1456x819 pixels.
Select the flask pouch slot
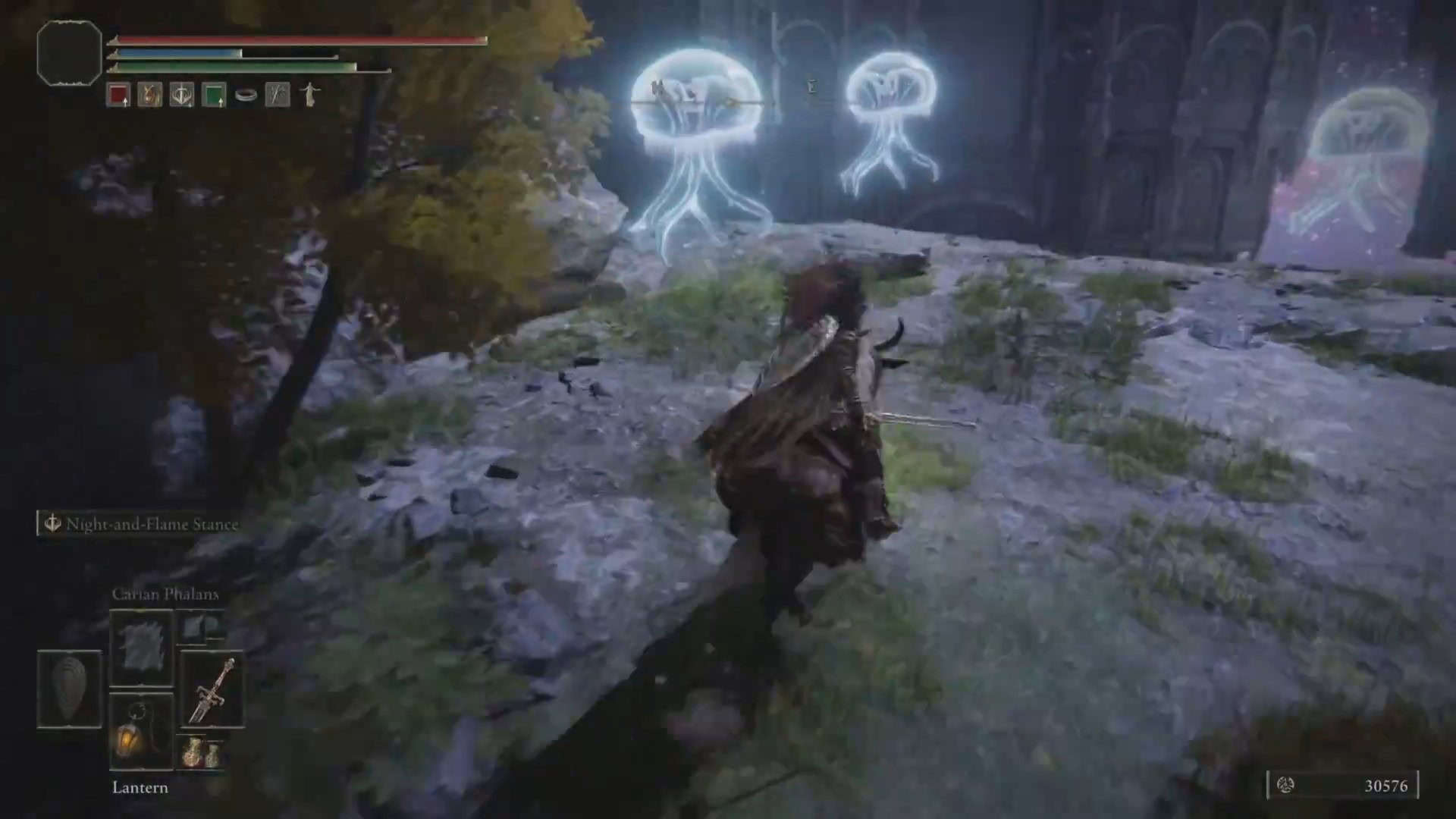pos(202,752)
